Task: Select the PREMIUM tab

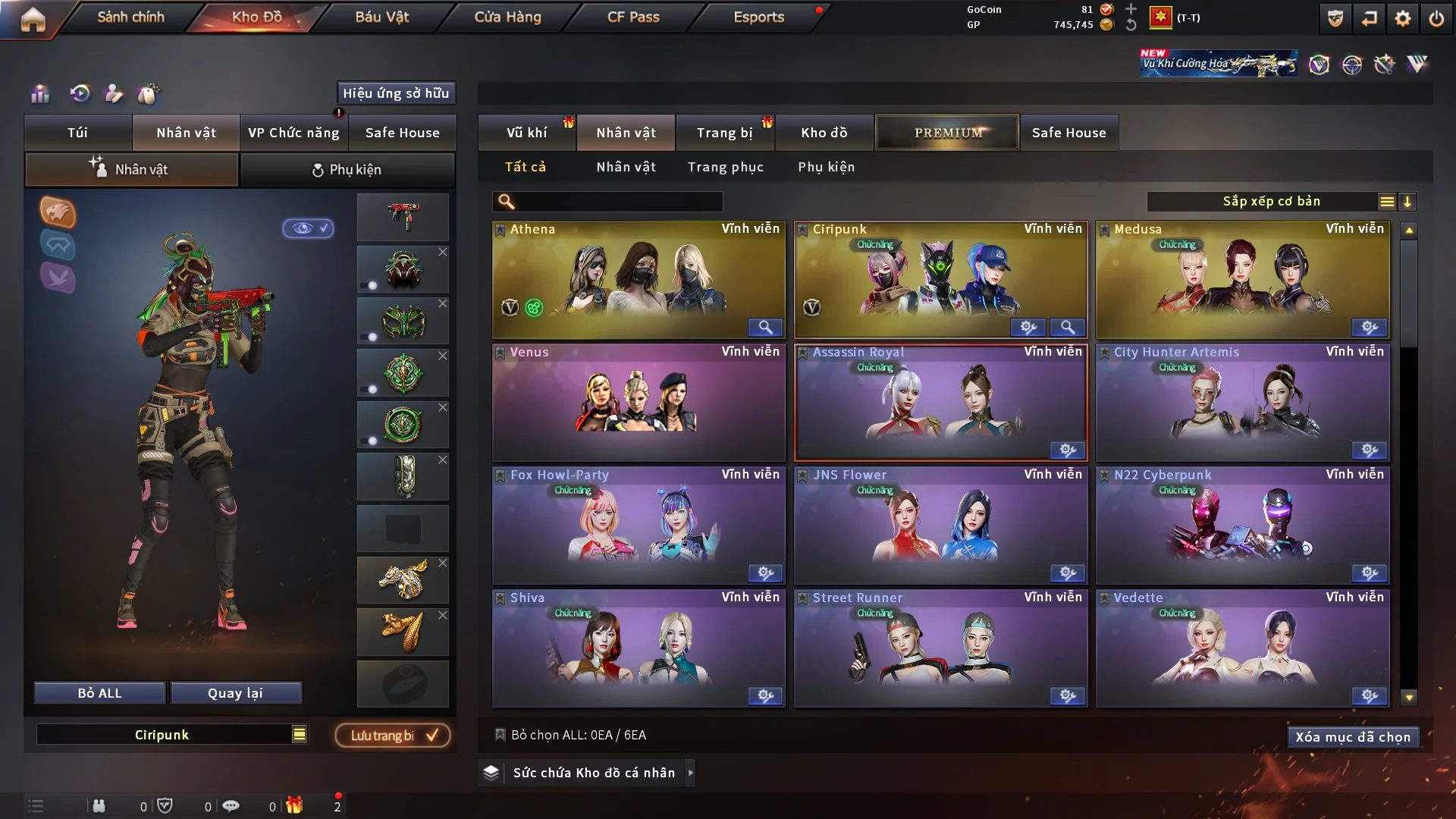Action: 947,133
